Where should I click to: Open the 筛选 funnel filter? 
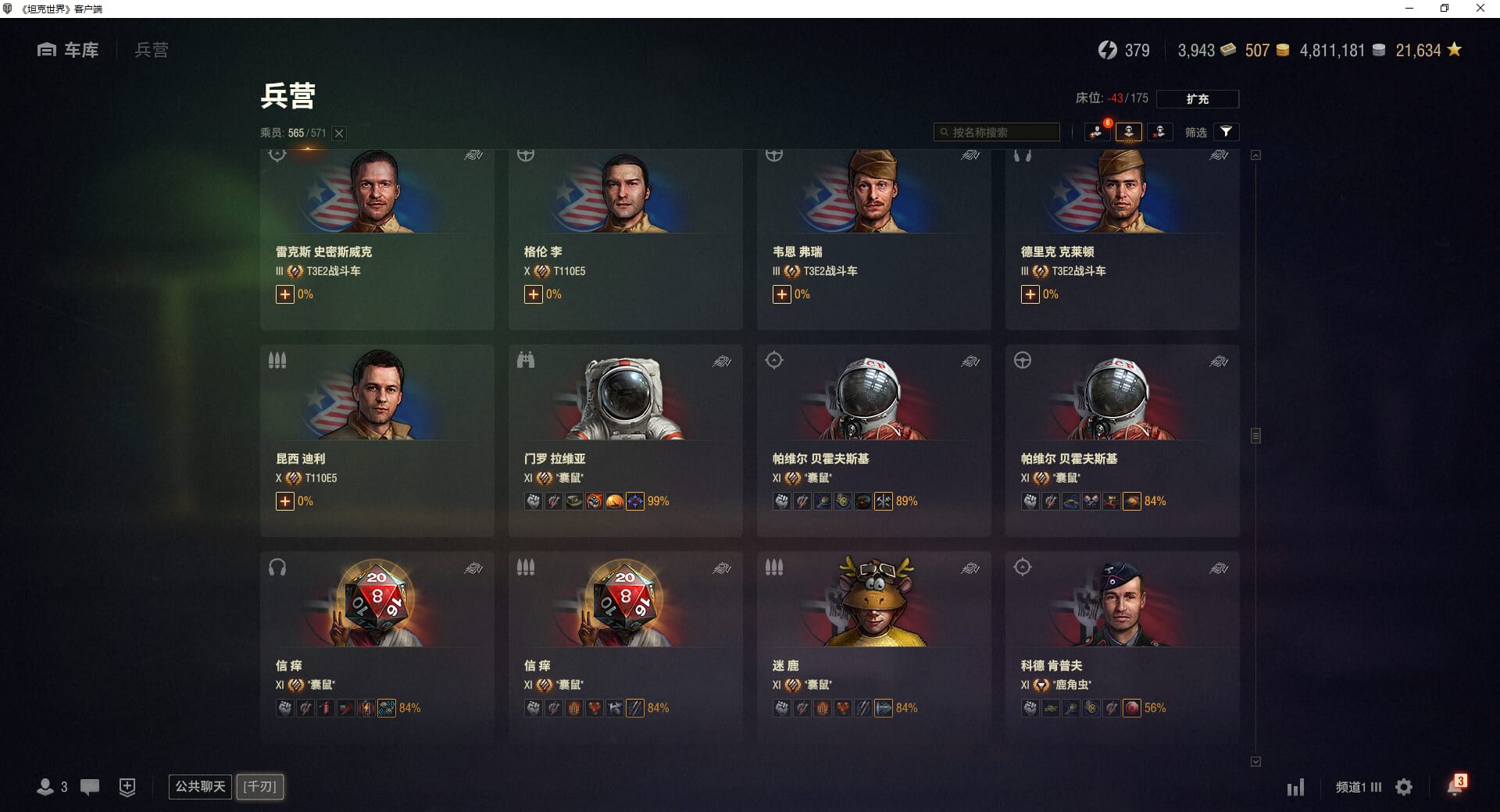(x=1226, y=132)
